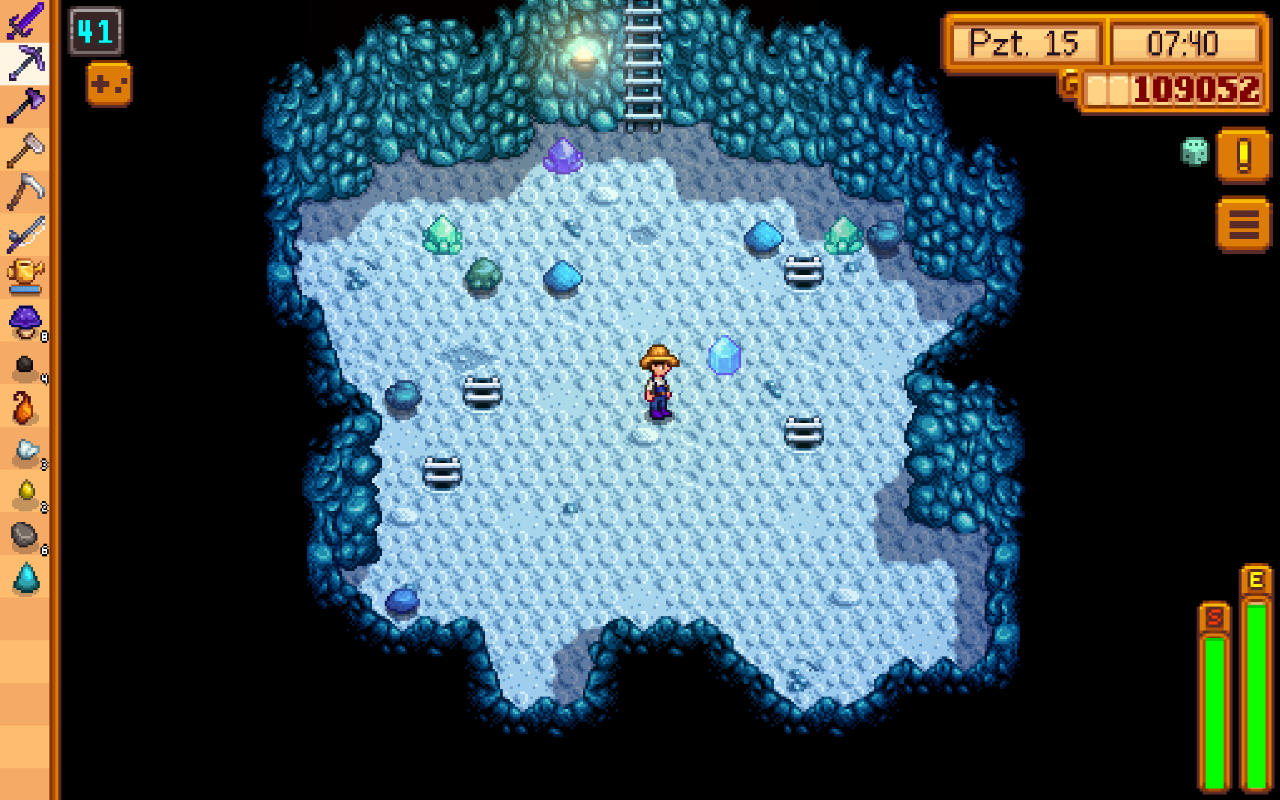Image resolution: width=1280 pixels, height=800 pixels.
Task: Select the teal crystal item slot
Action: coord(26,580)
